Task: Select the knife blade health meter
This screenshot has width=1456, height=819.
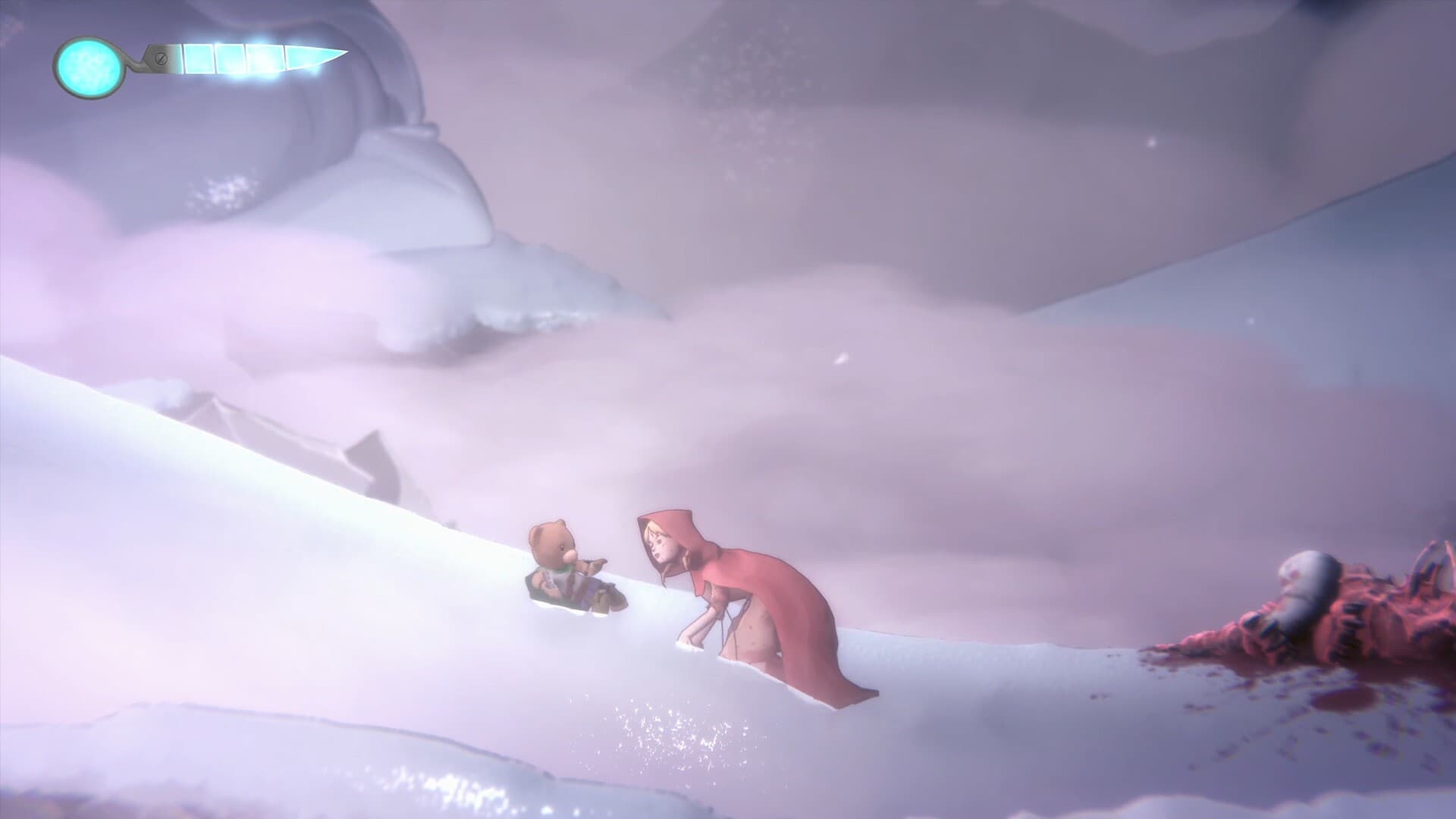Action: [x=250, y=59]
